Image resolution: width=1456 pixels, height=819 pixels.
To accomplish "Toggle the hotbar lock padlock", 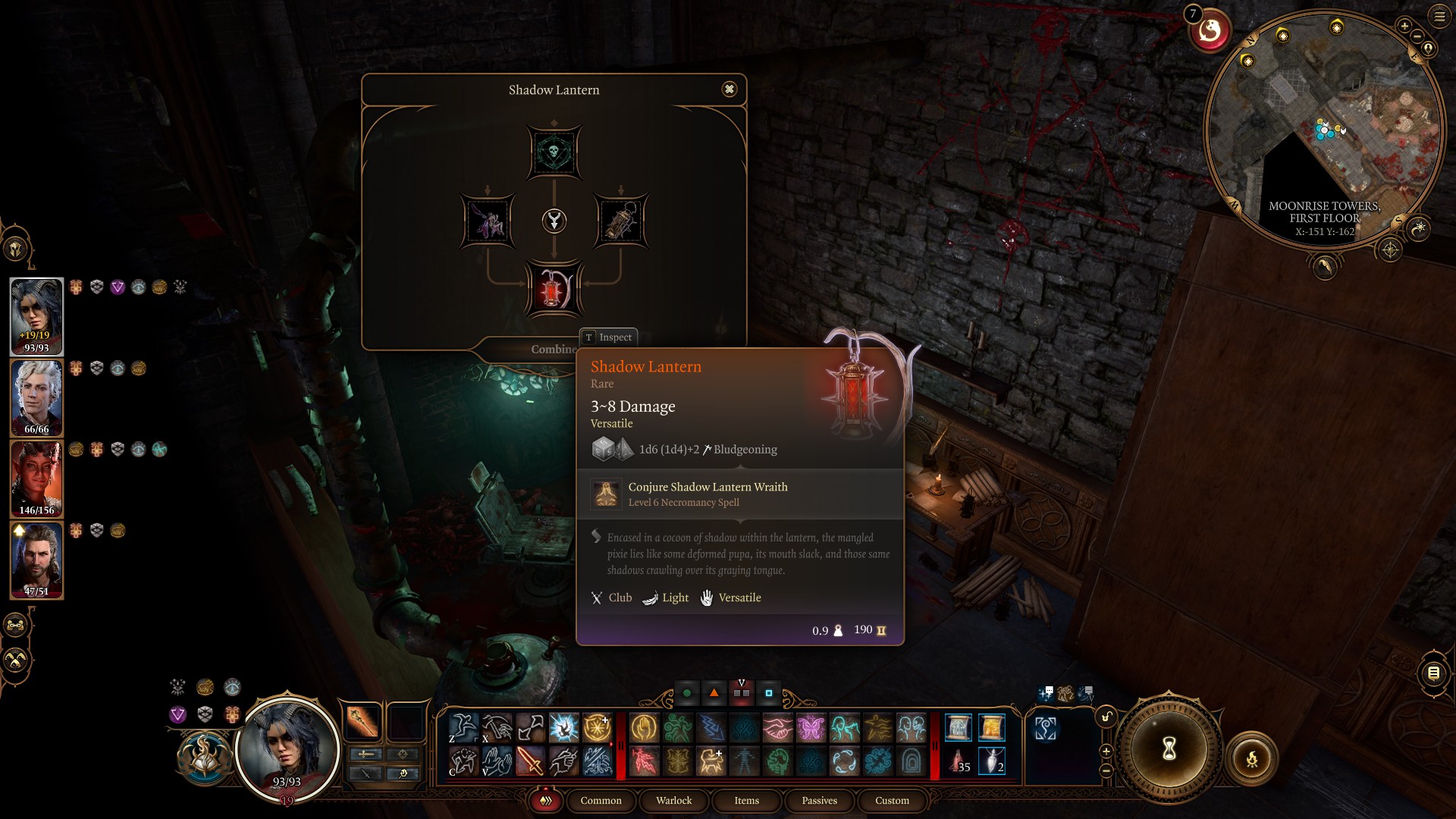I will coord(1107,717).
